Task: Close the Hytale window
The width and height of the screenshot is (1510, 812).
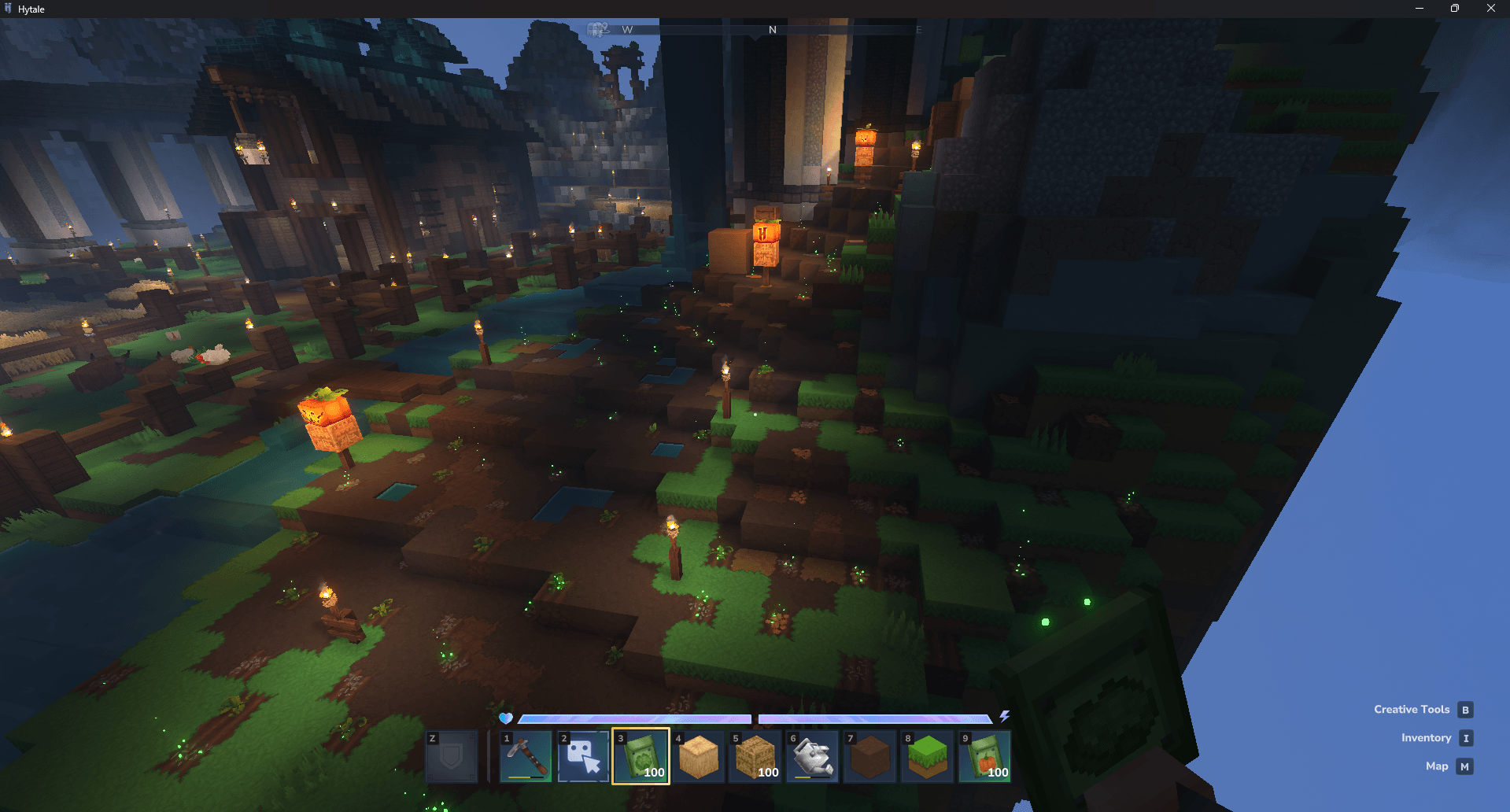Action: tap(1490, 9)
